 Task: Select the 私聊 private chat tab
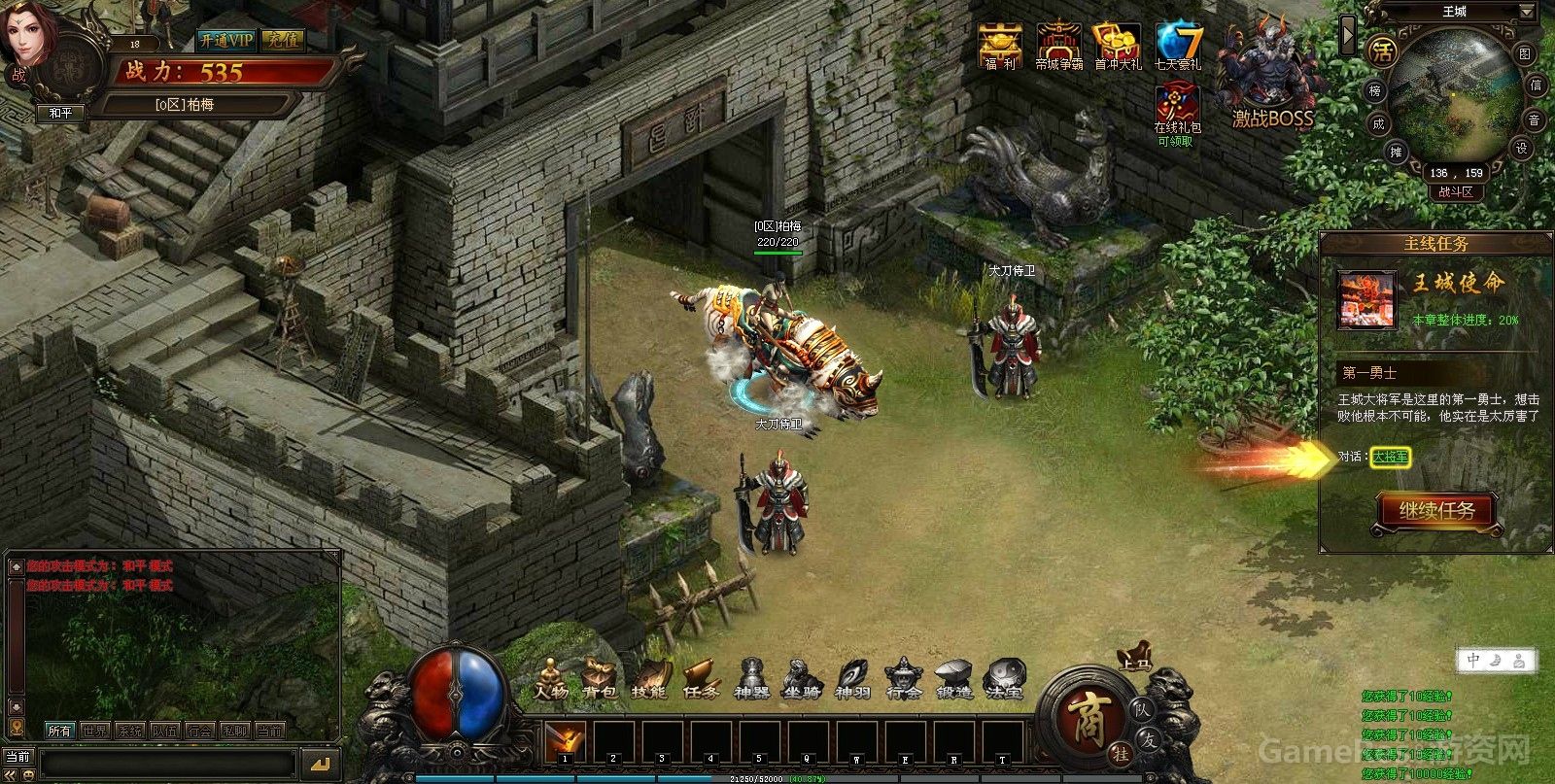(233, 730)
